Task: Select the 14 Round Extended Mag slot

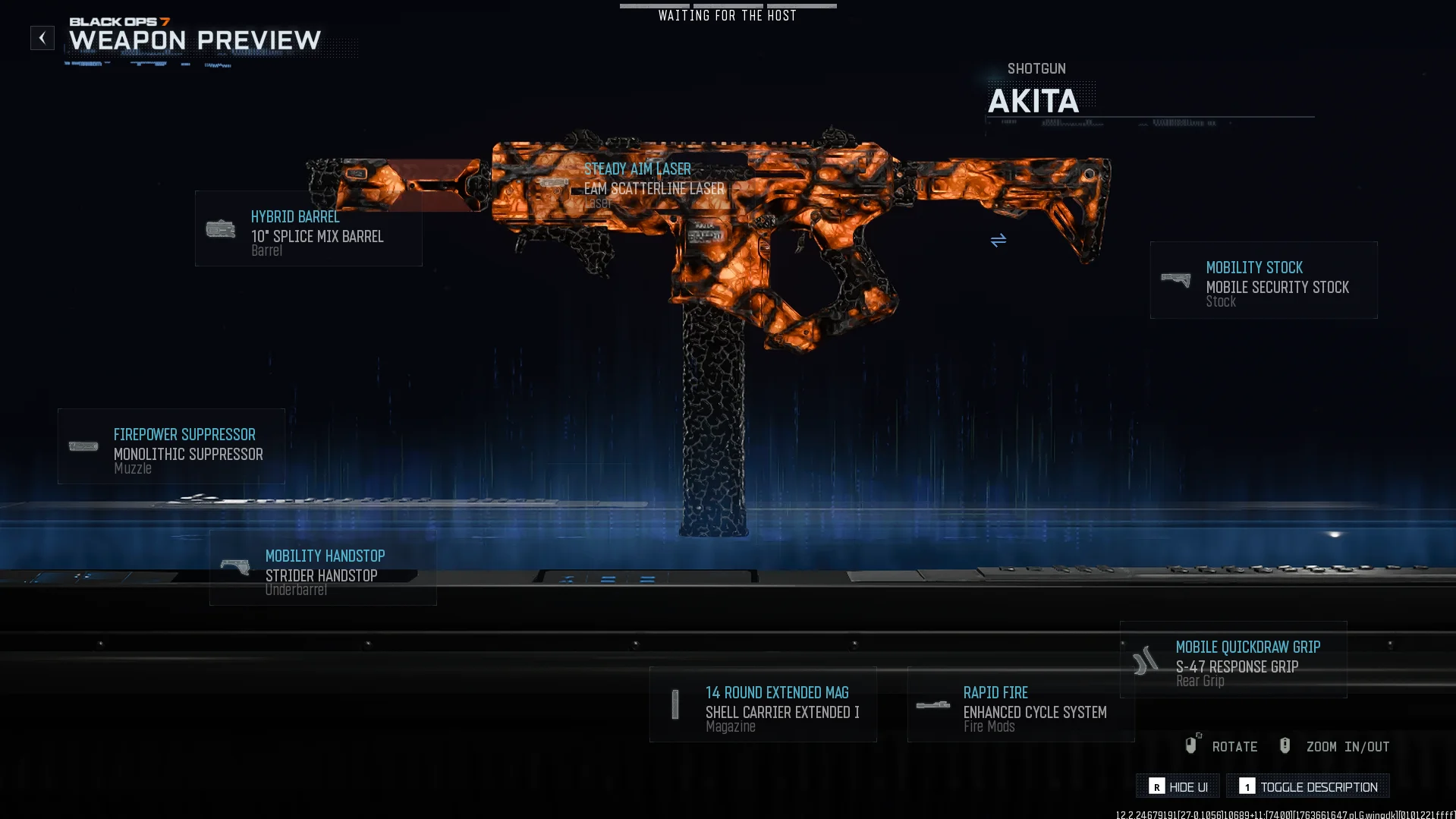Action: tap(763, 705)
